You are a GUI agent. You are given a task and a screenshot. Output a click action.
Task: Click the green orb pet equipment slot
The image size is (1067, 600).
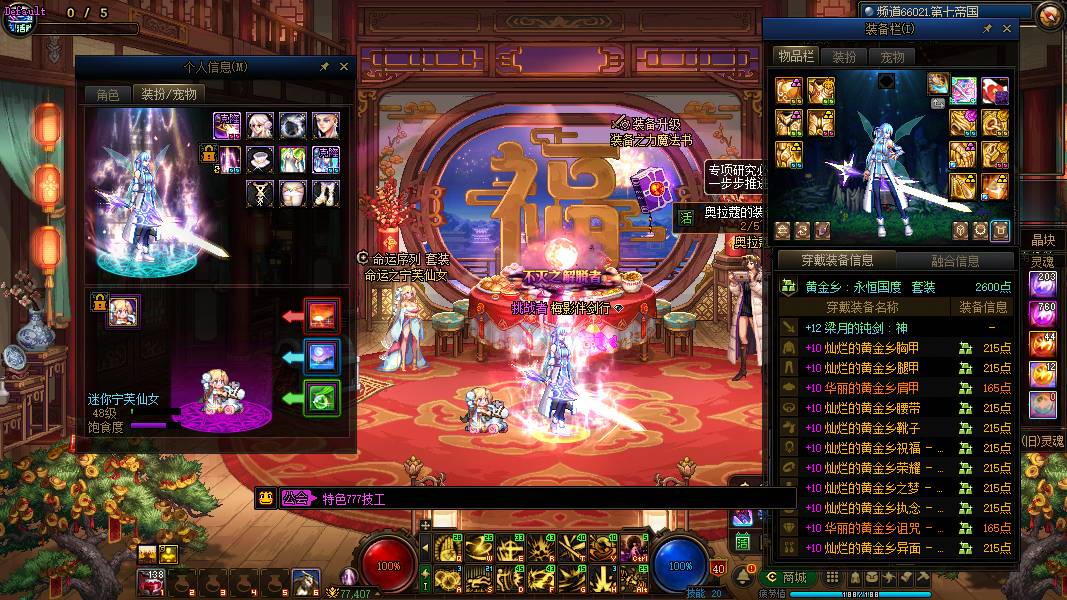tap(322, 398)
